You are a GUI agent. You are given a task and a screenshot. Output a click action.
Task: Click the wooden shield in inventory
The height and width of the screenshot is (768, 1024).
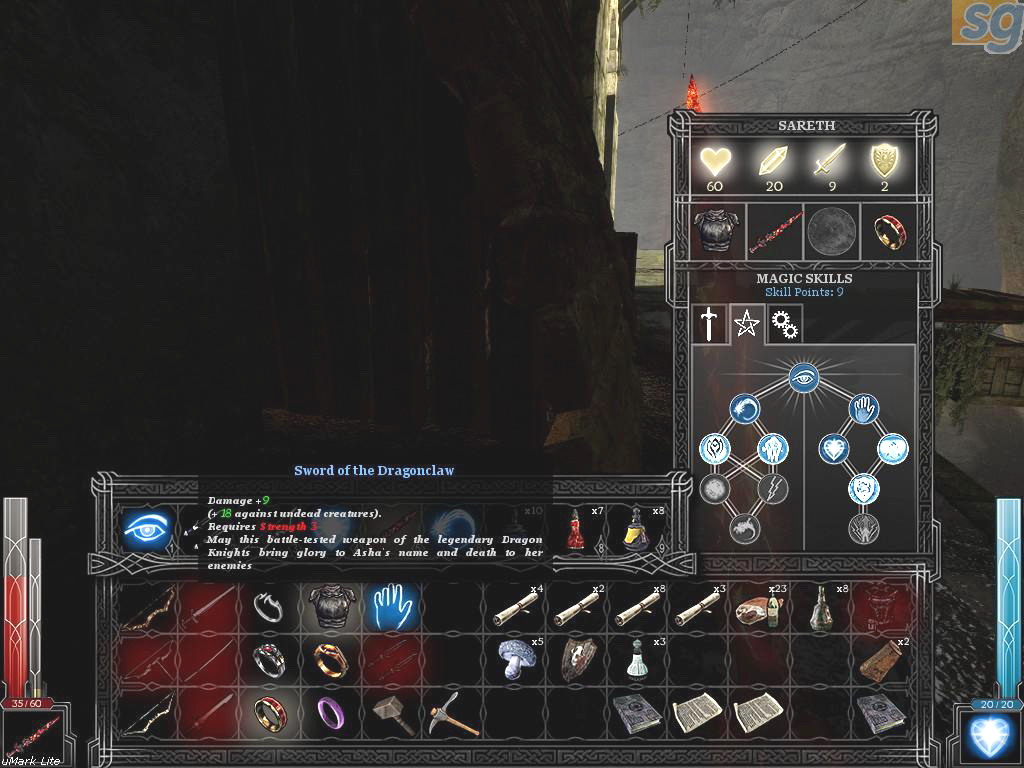(x=577, y=657)
